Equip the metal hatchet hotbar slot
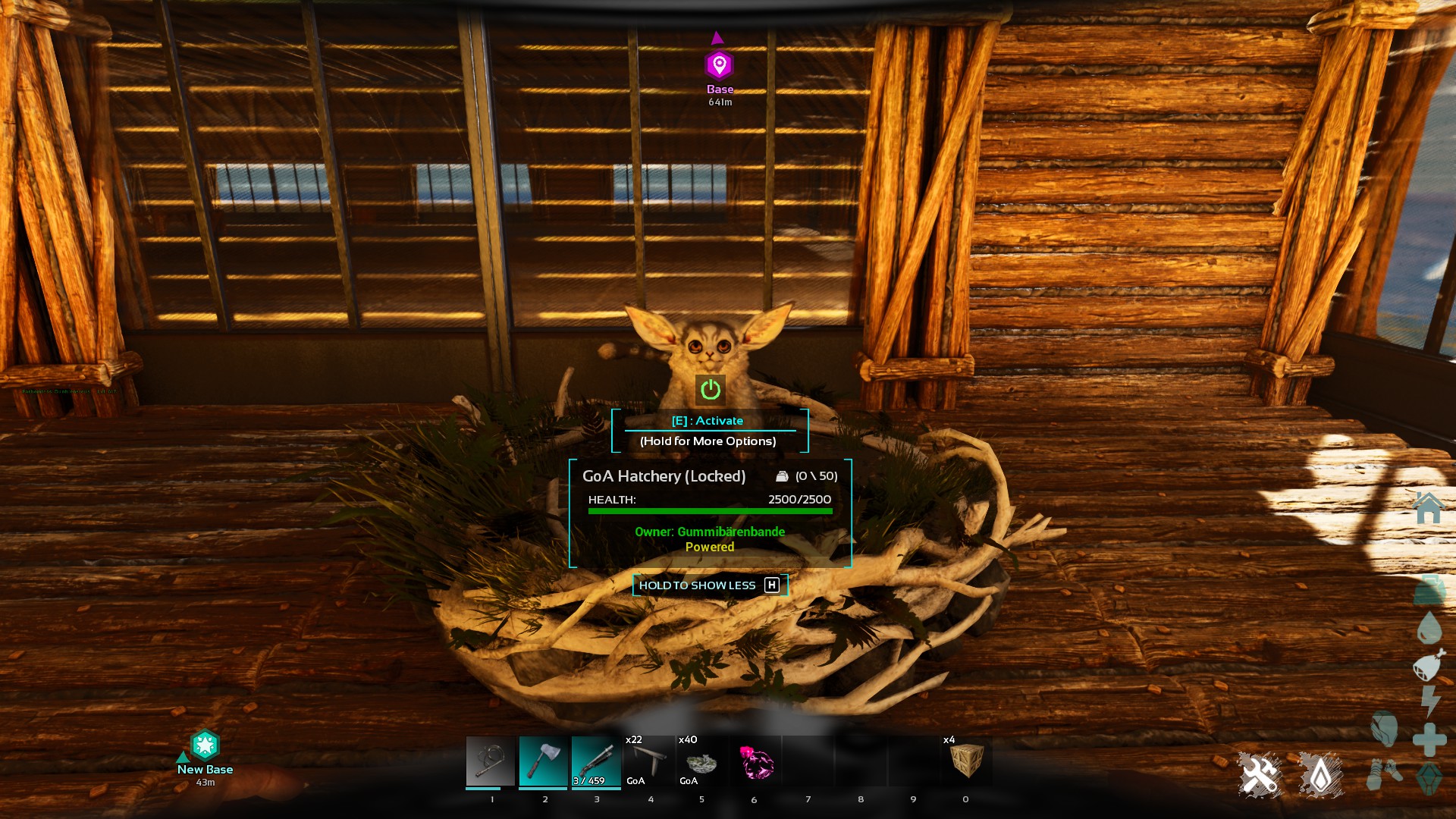The height and width of the screenshot is (819, 1456). [543, 761]
